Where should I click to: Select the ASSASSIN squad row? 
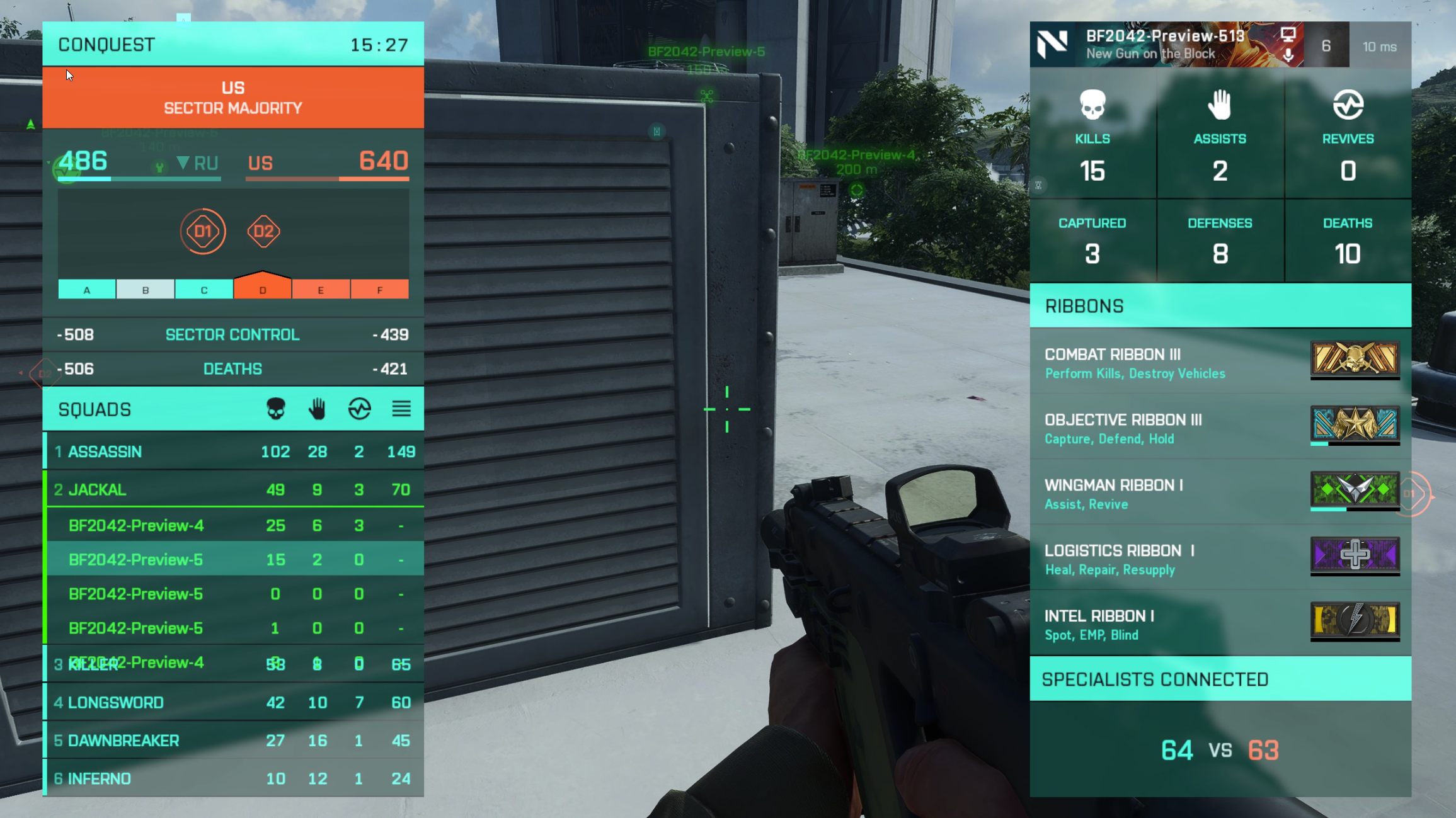tap(233, 452)
